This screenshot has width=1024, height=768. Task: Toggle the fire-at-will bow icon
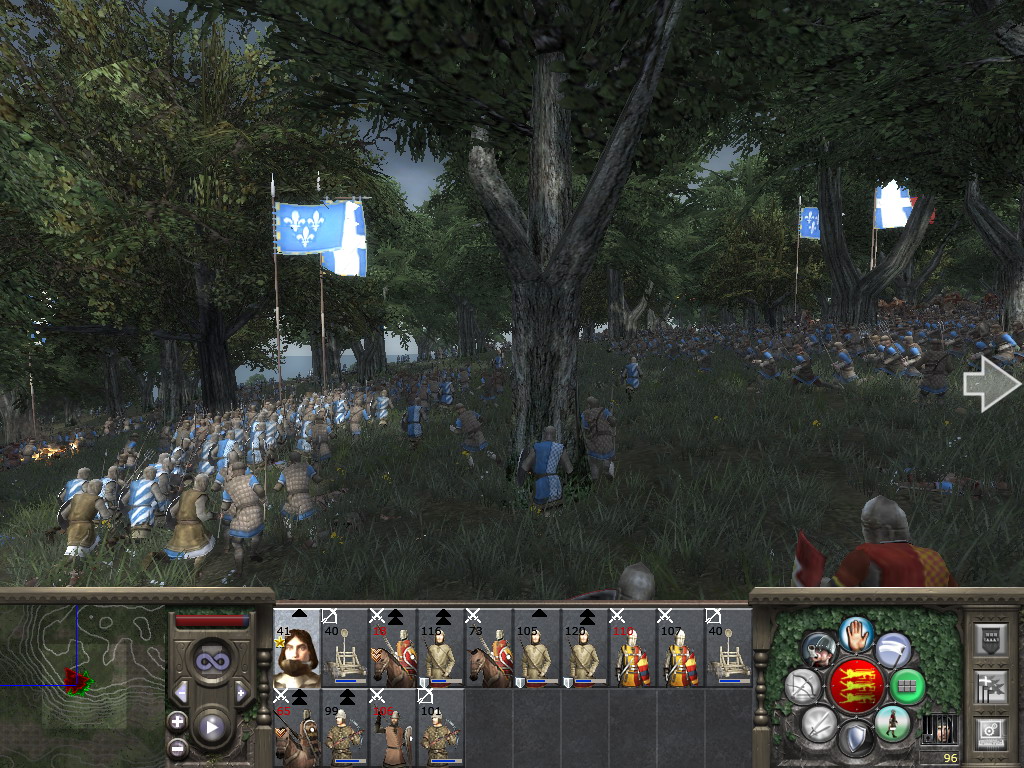802,686
